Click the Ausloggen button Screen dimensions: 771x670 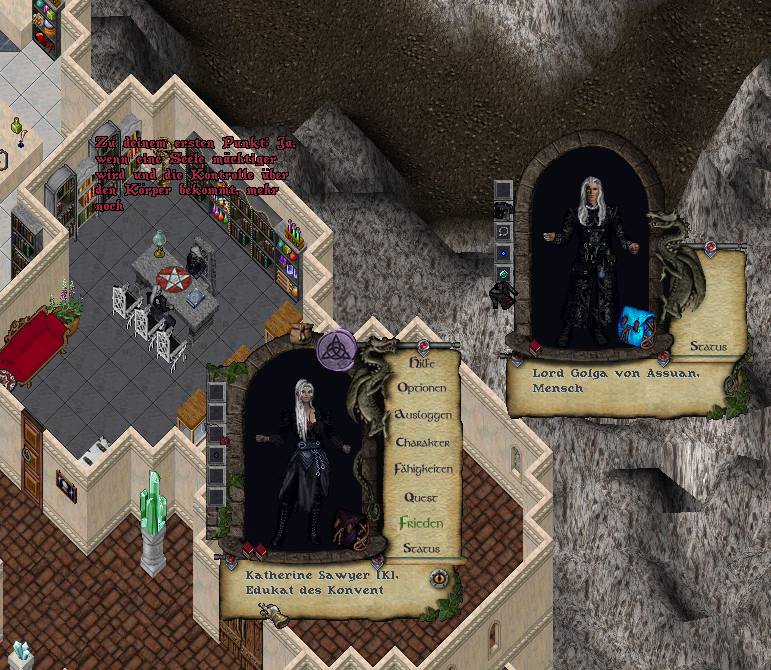click(423, 414)
